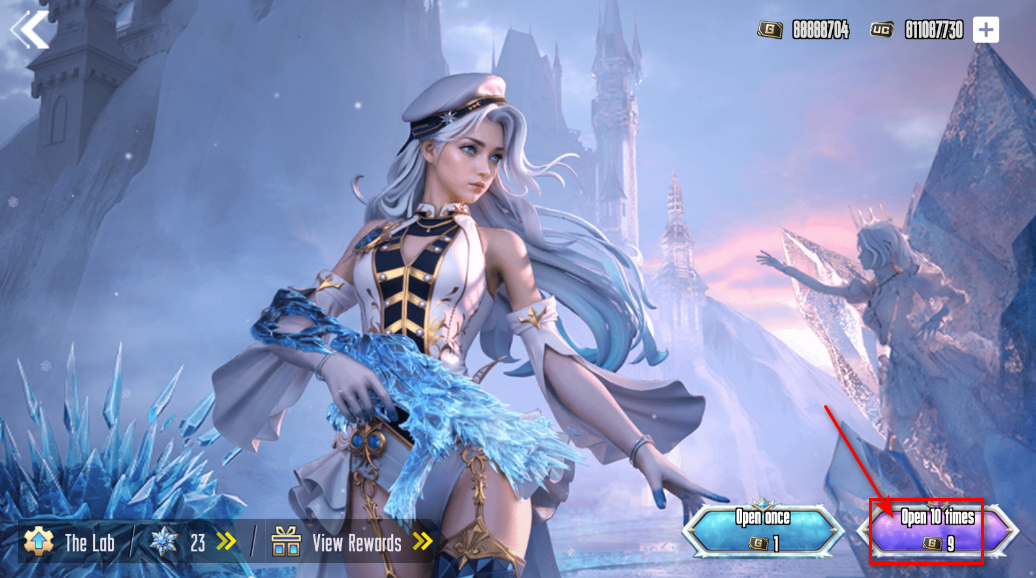Choose Open once for 1 coupon
1036x578 pixels.
(763, 530)
